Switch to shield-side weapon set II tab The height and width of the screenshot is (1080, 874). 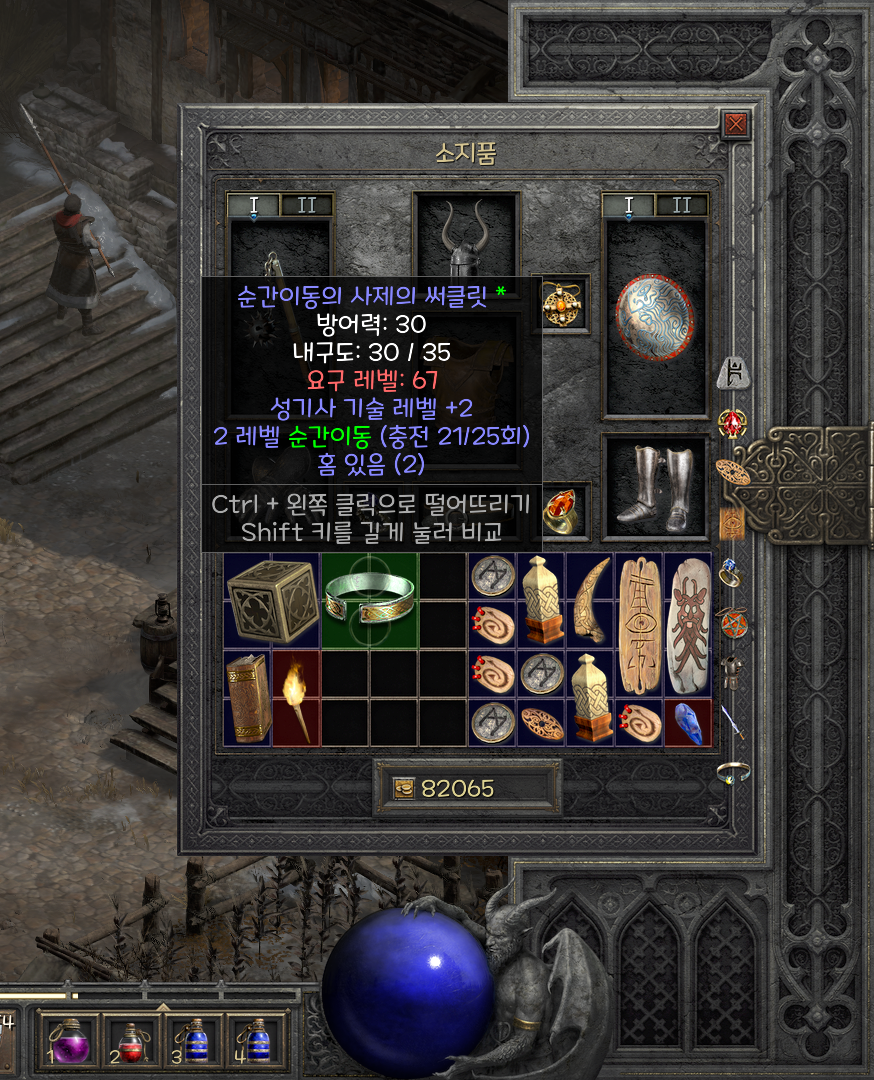(682, 206)
